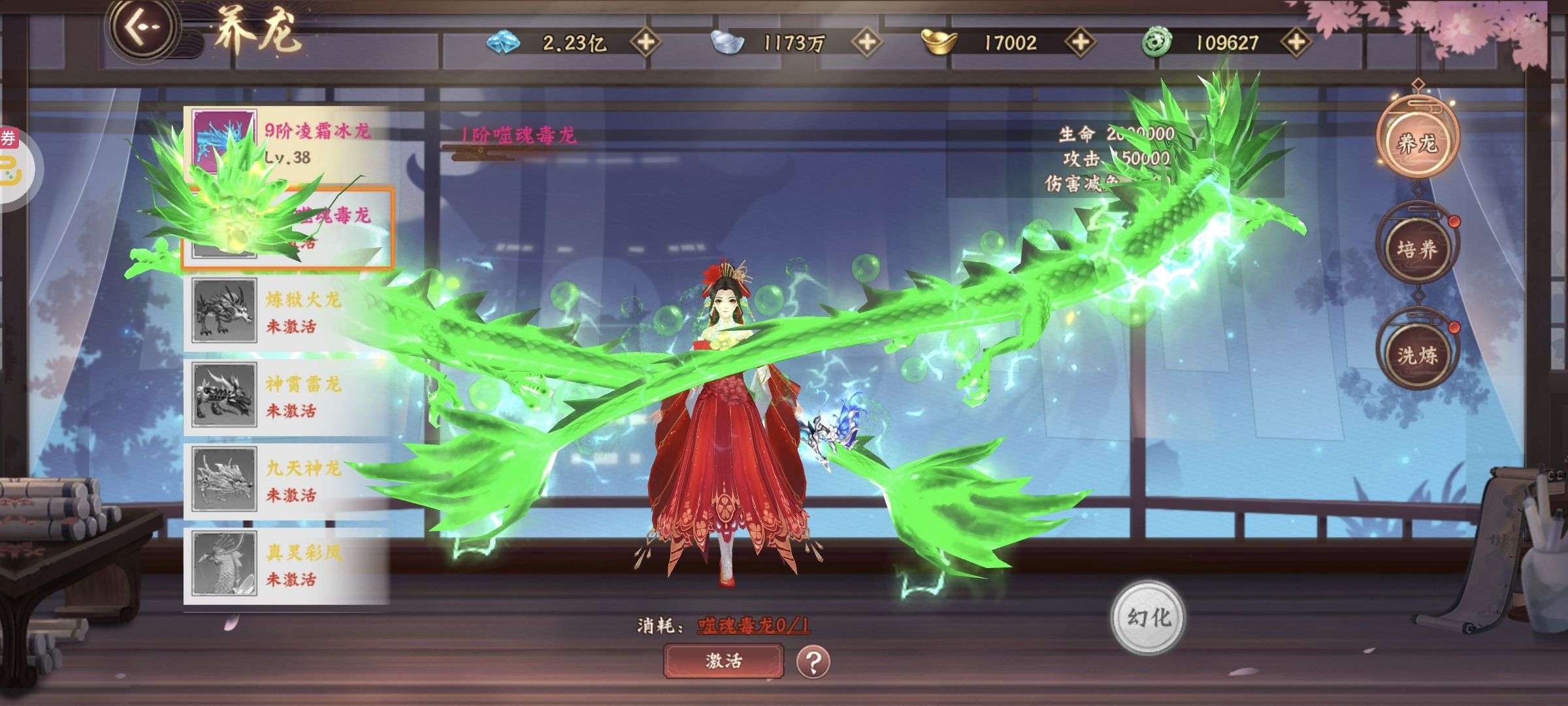Go back using the arrow button
The height and width of the screenshot is (706, 1568).
(142, 29)
